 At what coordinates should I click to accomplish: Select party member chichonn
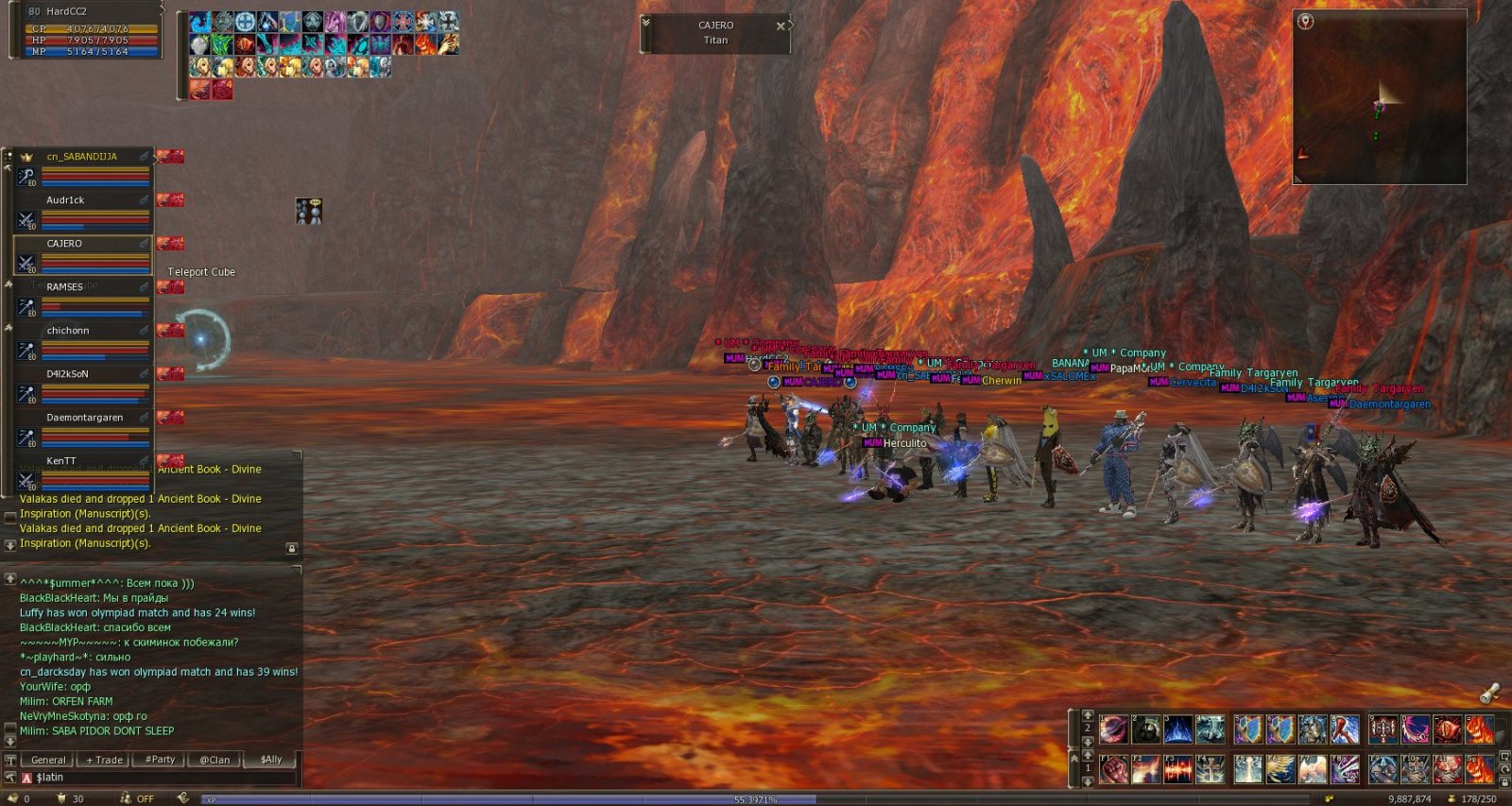[x=68, y=331]
